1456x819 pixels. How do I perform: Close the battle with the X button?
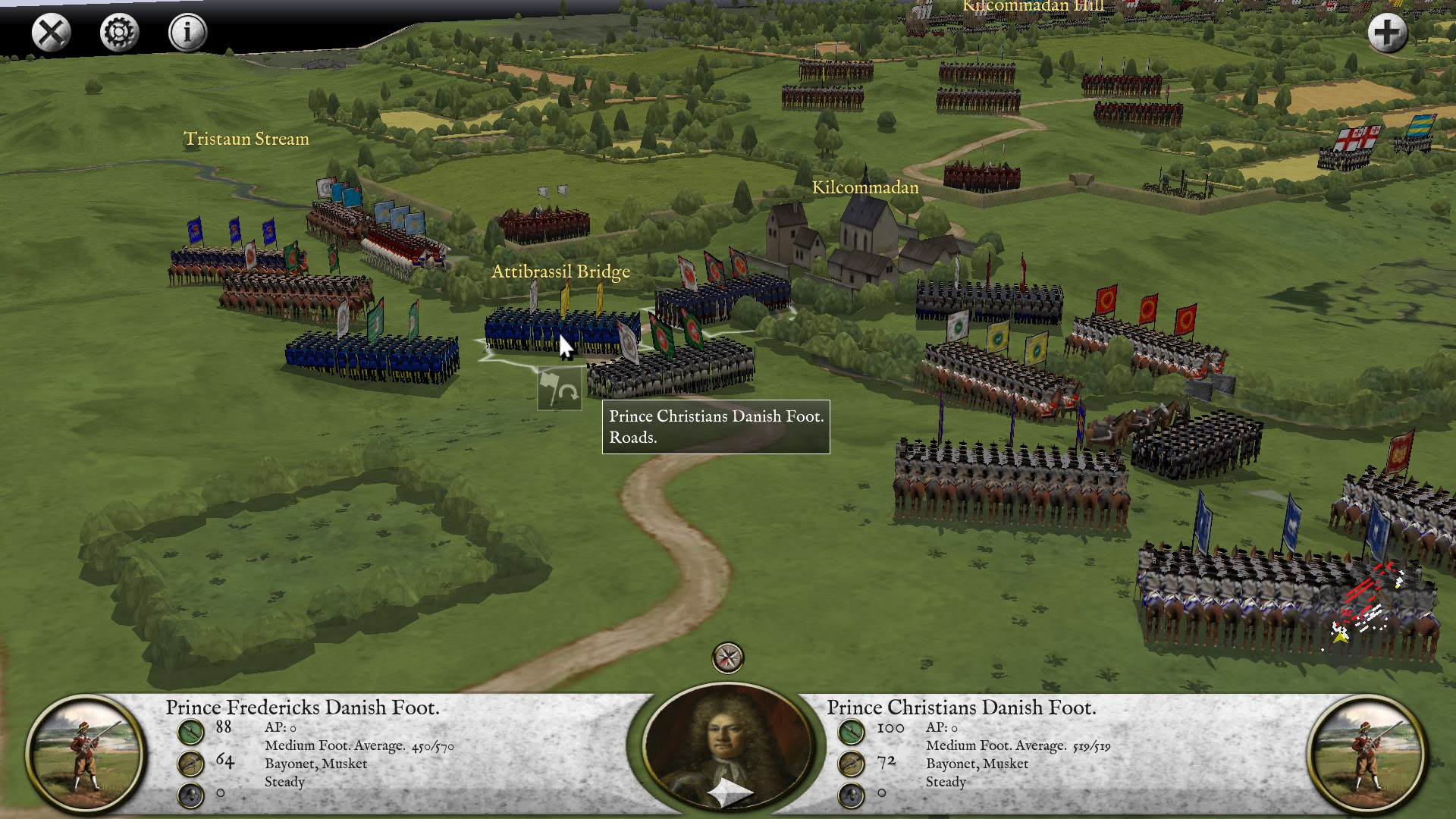51,33
